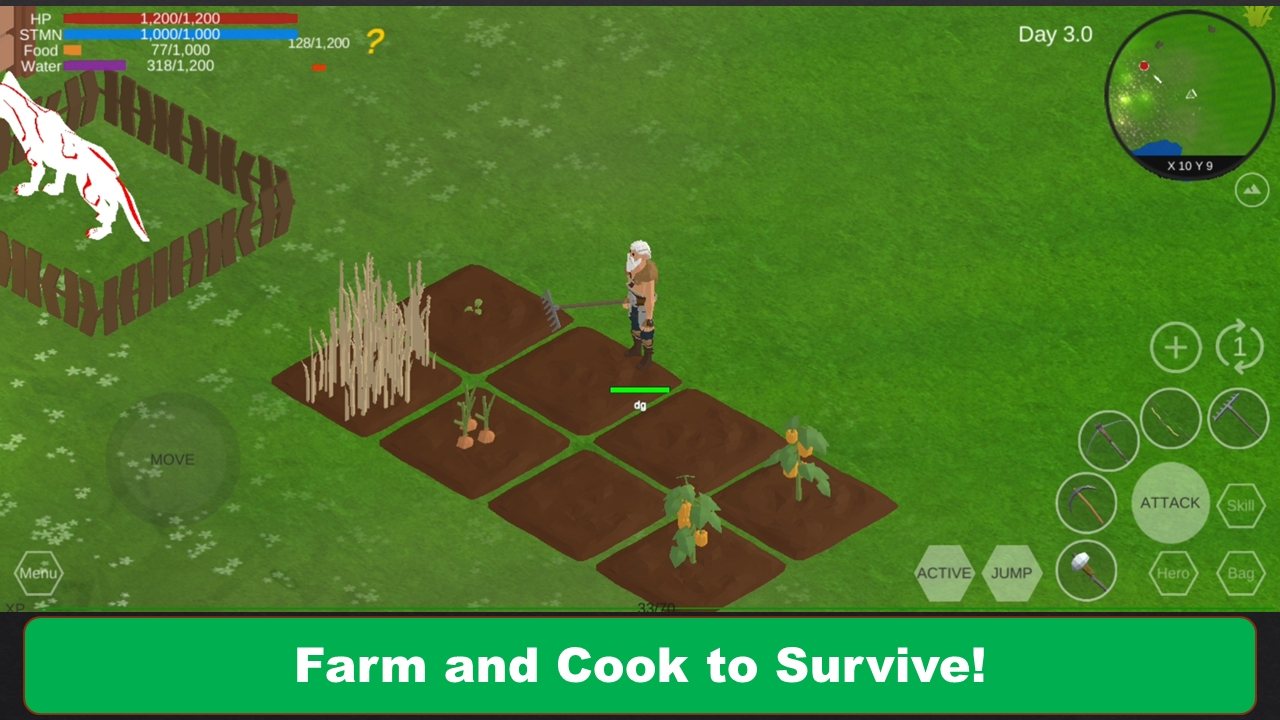Click the yellow question mark help icon
Viewport: 1280px width, 720px height.
tap(374, 42)
